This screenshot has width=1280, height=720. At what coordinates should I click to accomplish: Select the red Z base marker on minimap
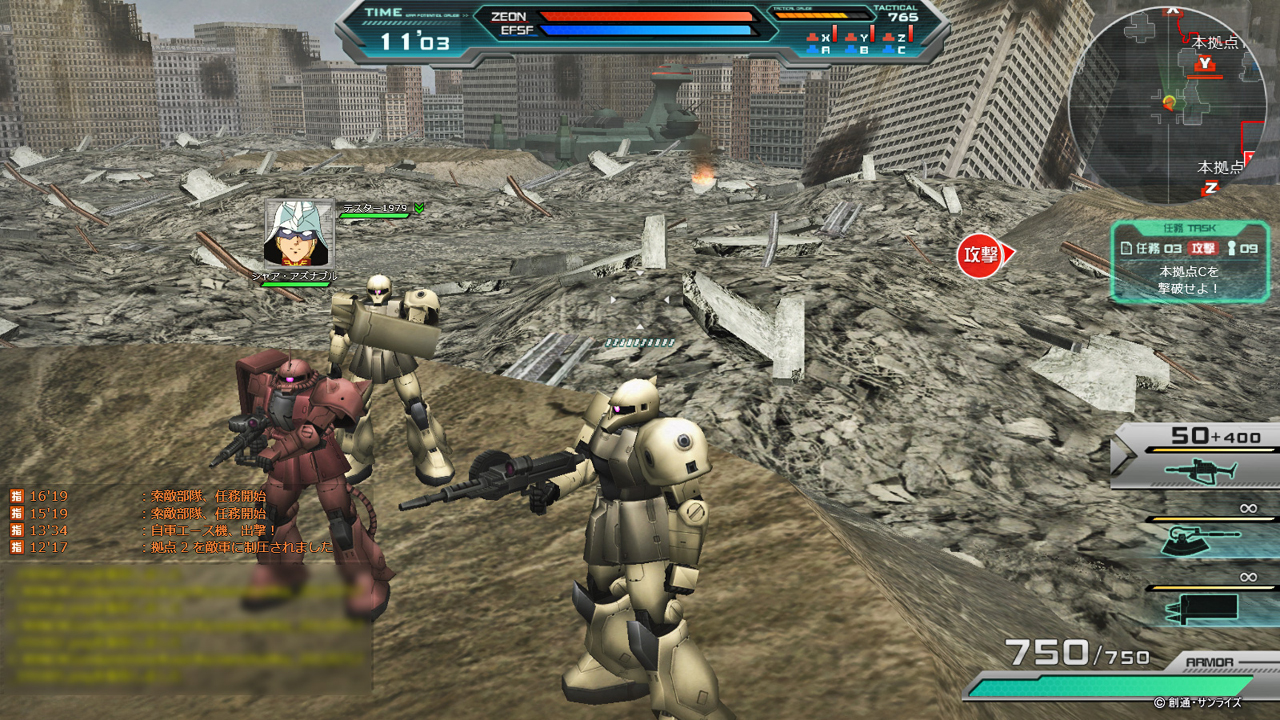click(x=1211, y=187)
